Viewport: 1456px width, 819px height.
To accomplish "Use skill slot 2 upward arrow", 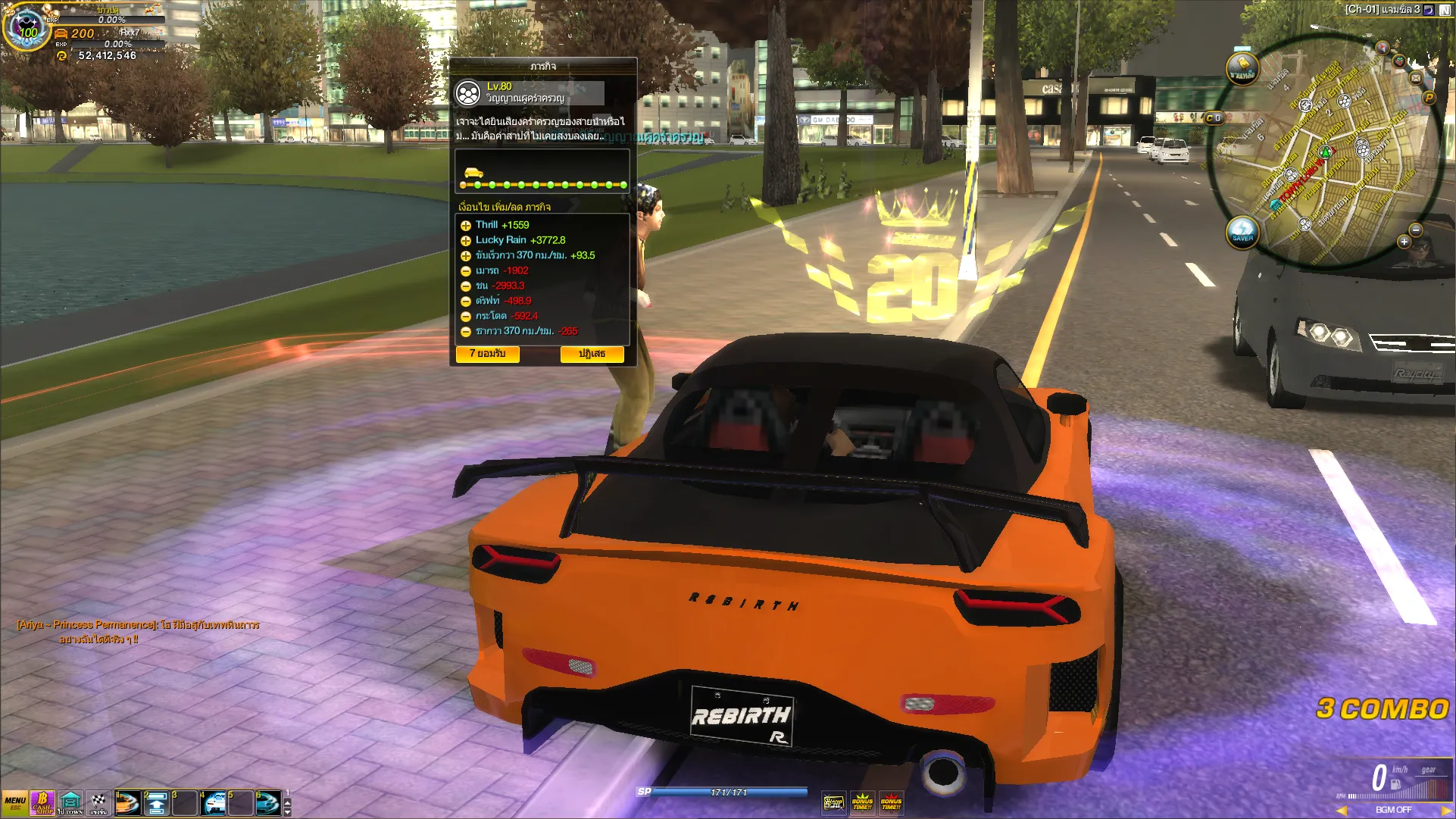I will click(x=156, y=803).
